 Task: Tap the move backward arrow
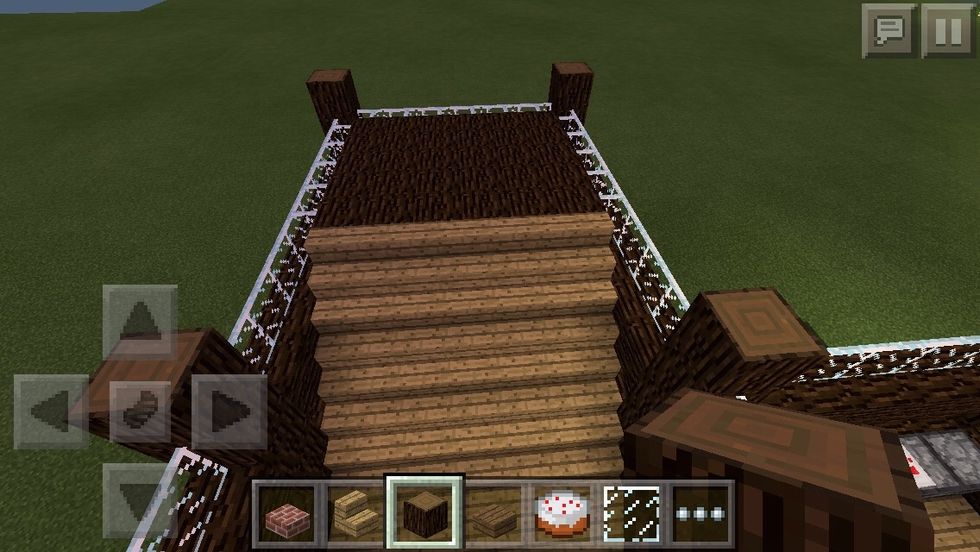140,497
